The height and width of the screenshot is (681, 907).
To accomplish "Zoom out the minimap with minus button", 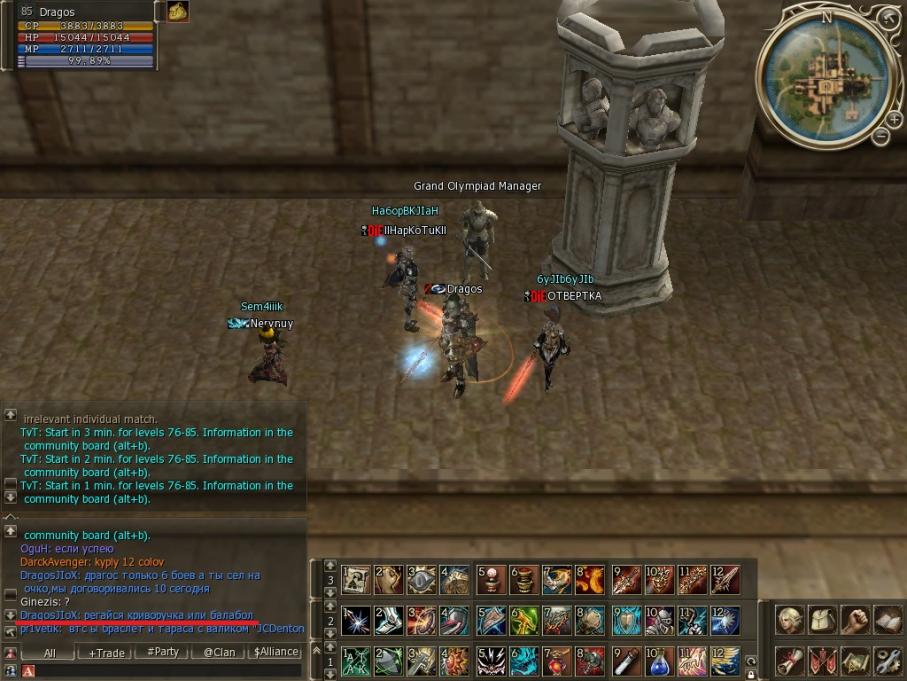I will pos(881,135).
